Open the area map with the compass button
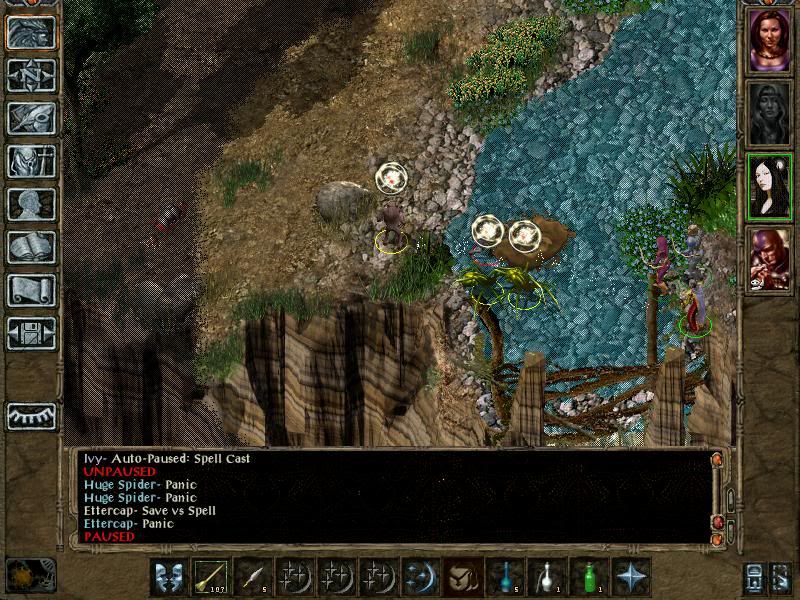 pyautogui.click(x=31, y=75)
